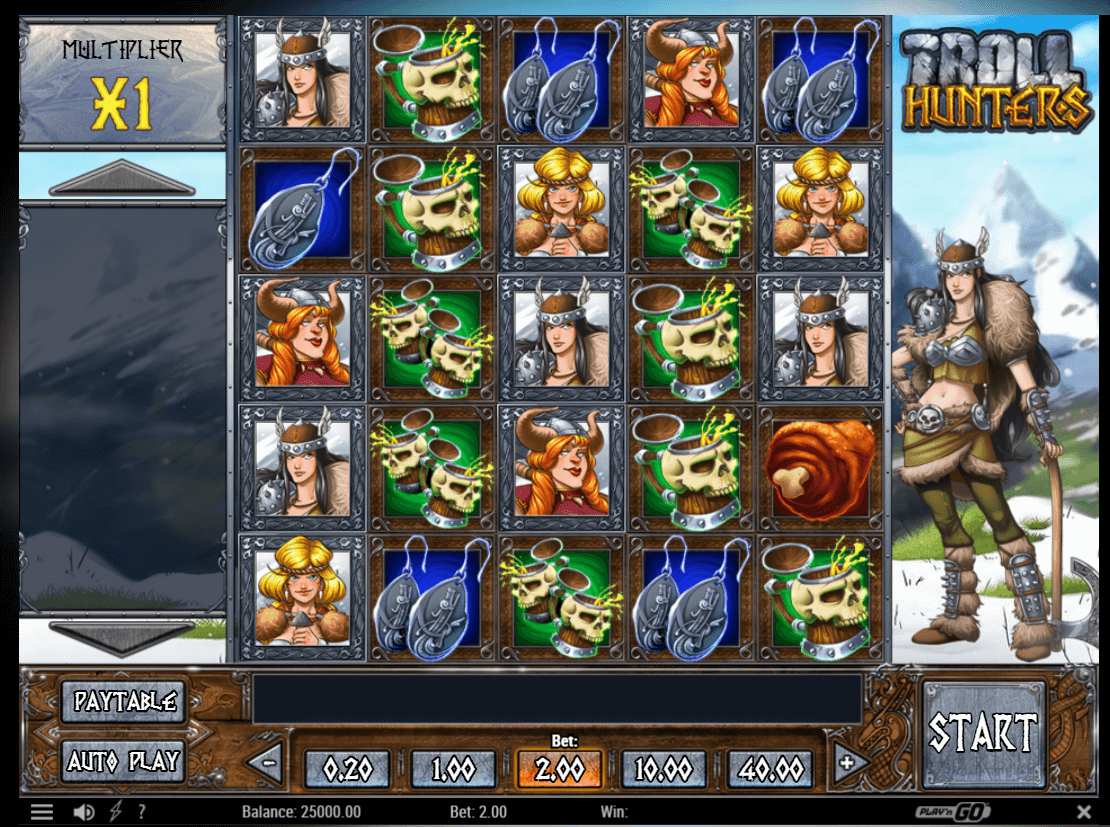The width and height of the screenshot is (1110, 827).
Task: Open the Auto Play options
Action: [x=125, y=762]
